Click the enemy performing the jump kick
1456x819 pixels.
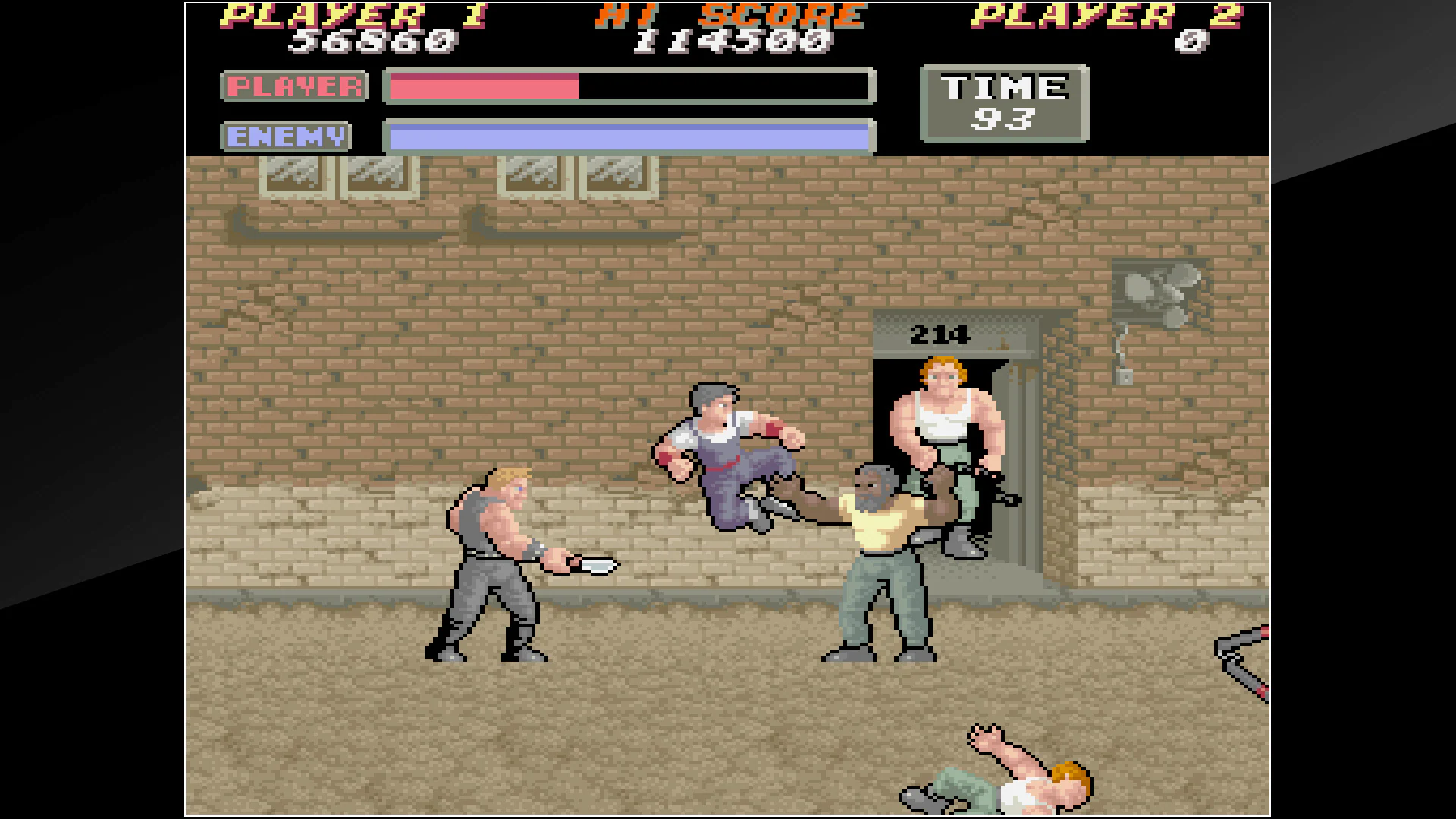(728, 455)
